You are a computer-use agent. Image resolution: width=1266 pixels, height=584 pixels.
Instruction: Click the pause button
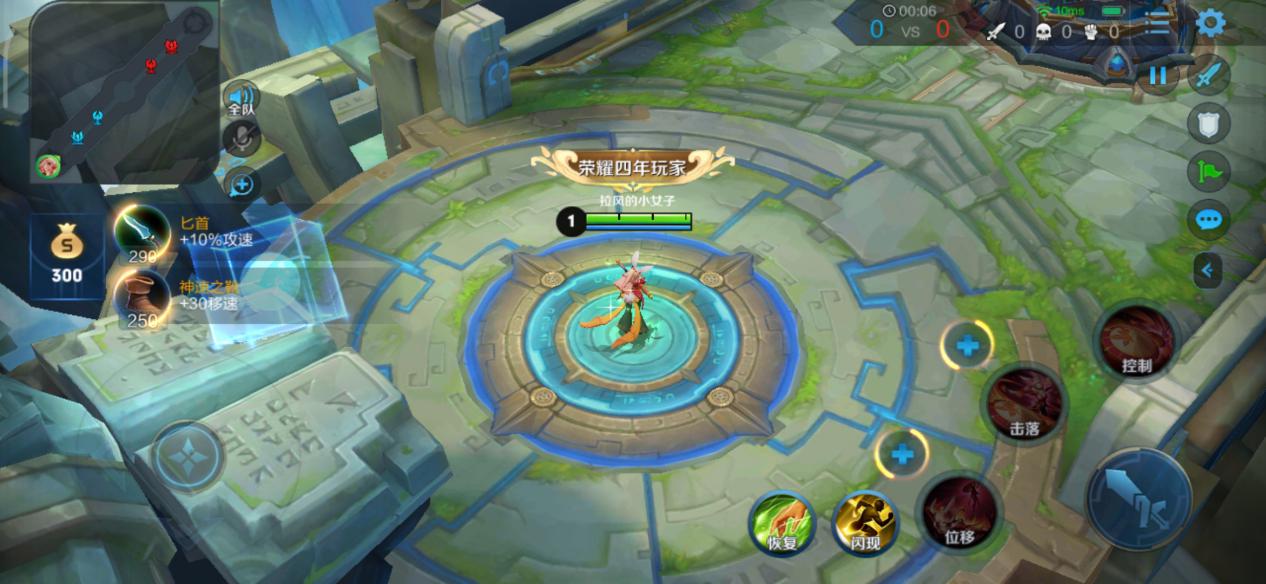pyautogui.click(x=1158, y=76)
